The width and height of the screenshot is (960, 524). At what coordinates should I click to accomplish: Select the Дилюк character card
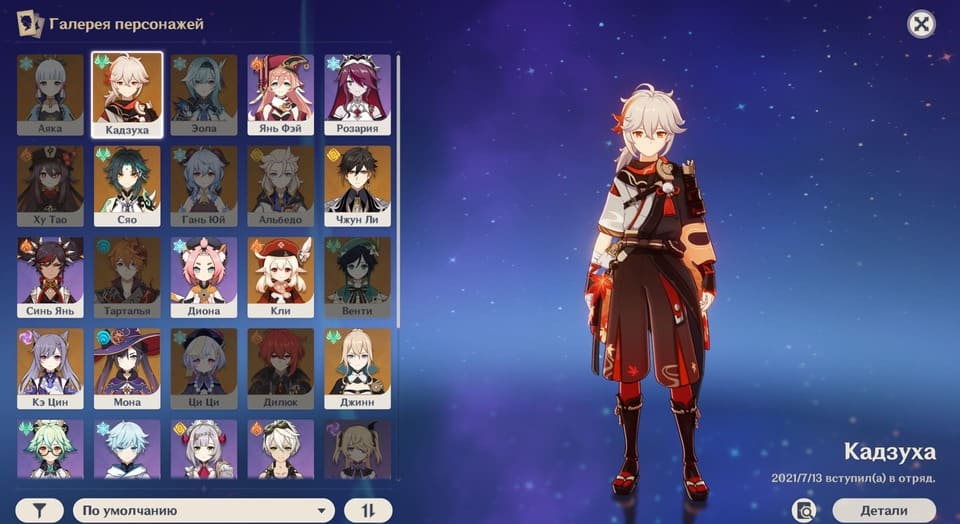point(281,368)
